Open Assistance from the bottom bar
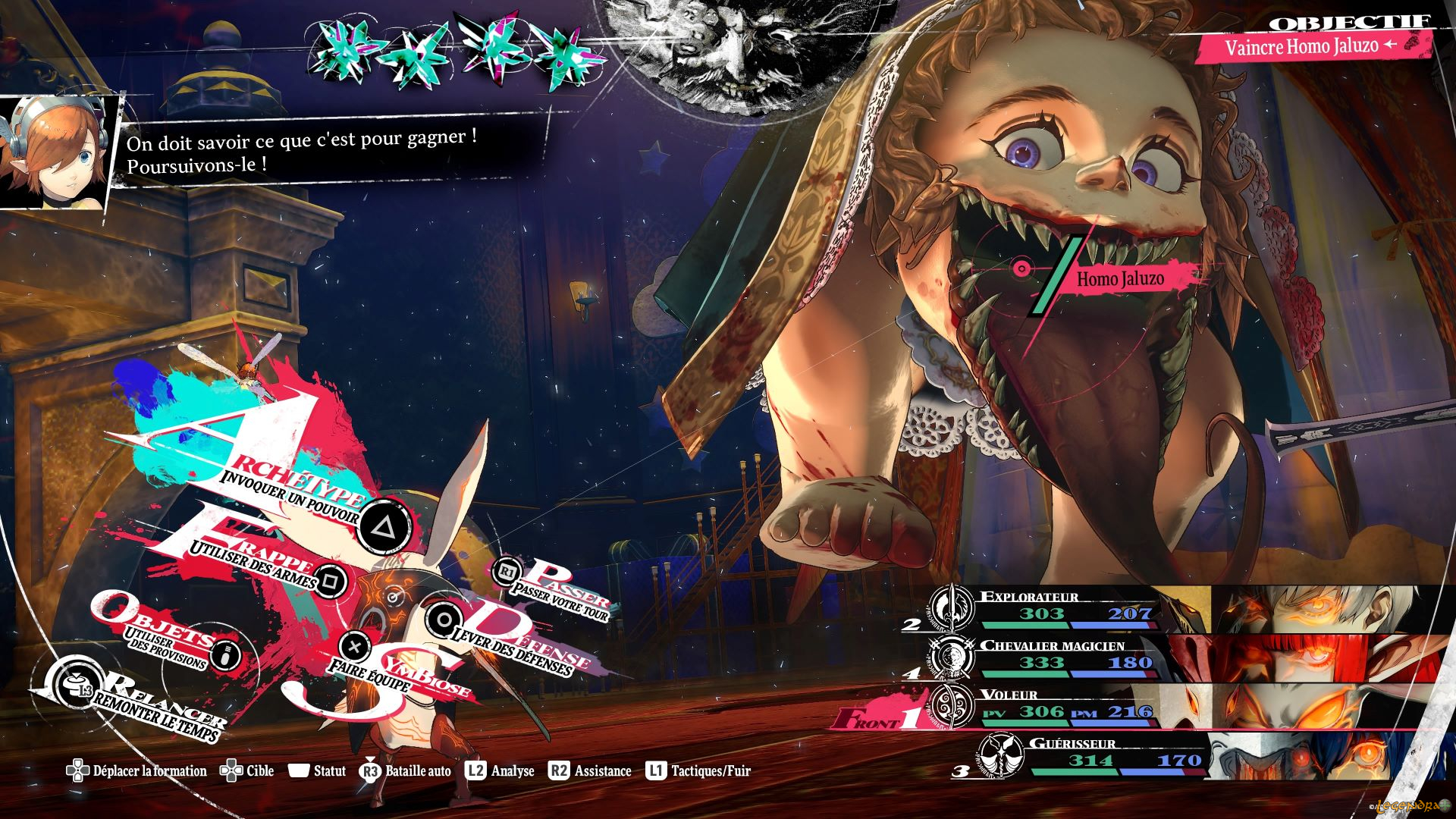This screenshot has height=819, width=1456. tap(590, 771)
